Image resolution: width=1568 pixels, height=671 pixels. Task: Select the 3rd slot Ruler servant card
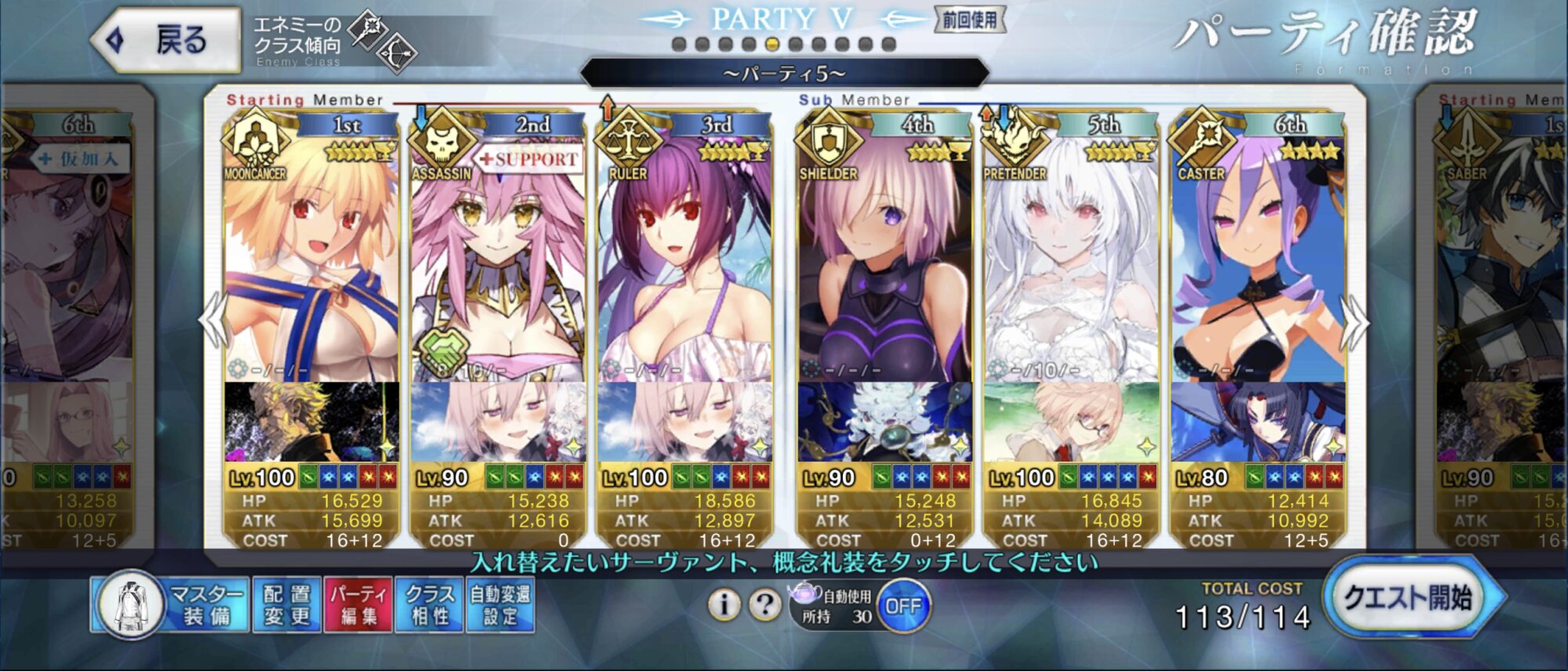click(x=684, y=259)
